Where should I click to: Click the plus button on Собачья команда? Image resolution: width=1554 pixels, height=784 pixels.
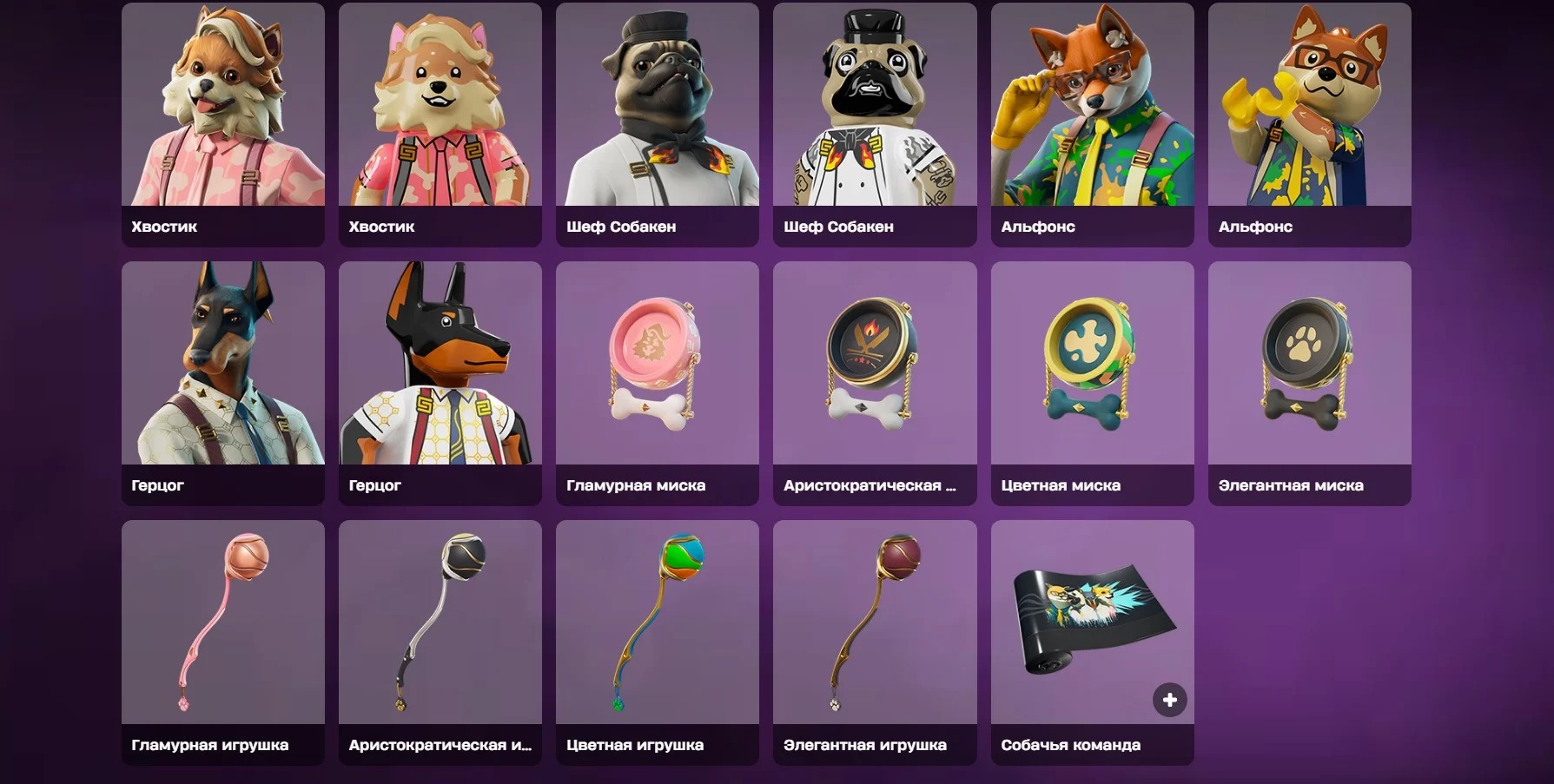coord(1169,698)
